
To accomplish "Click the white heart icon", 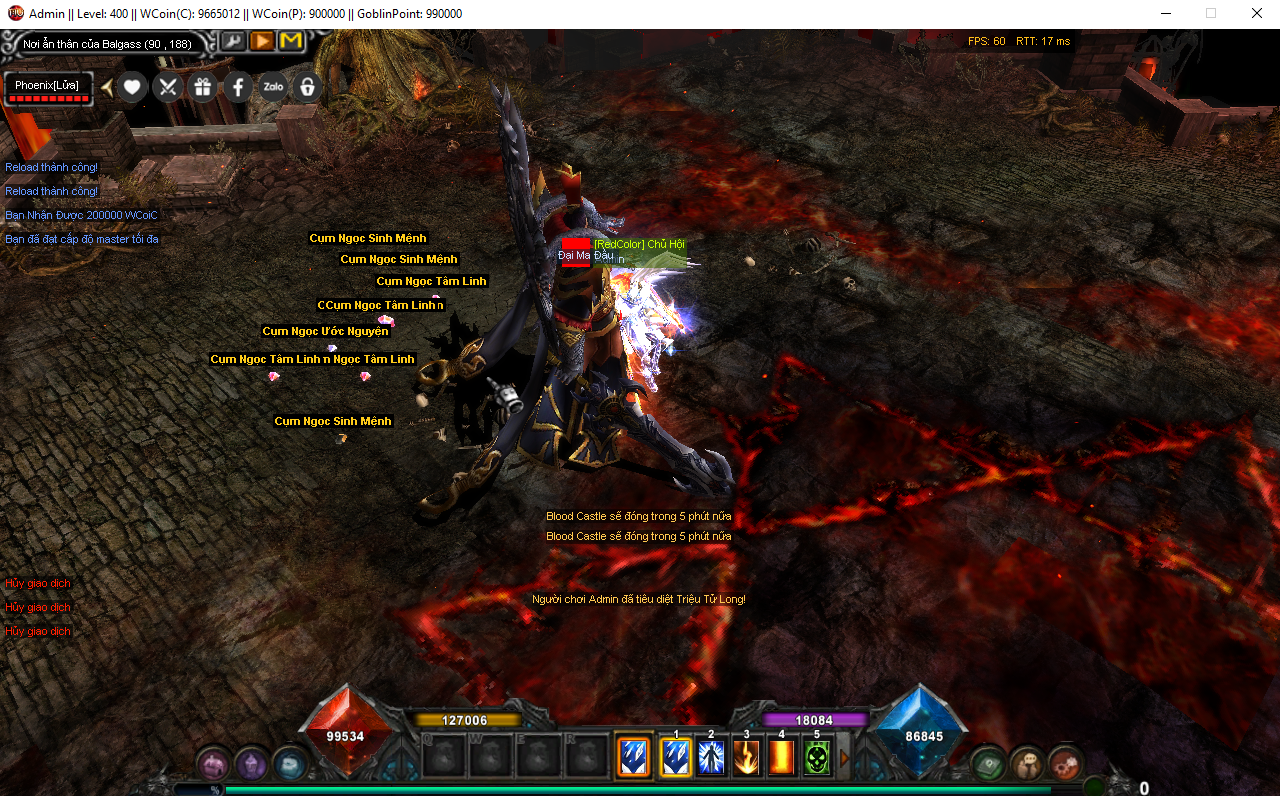I will (x=132, y=87).
